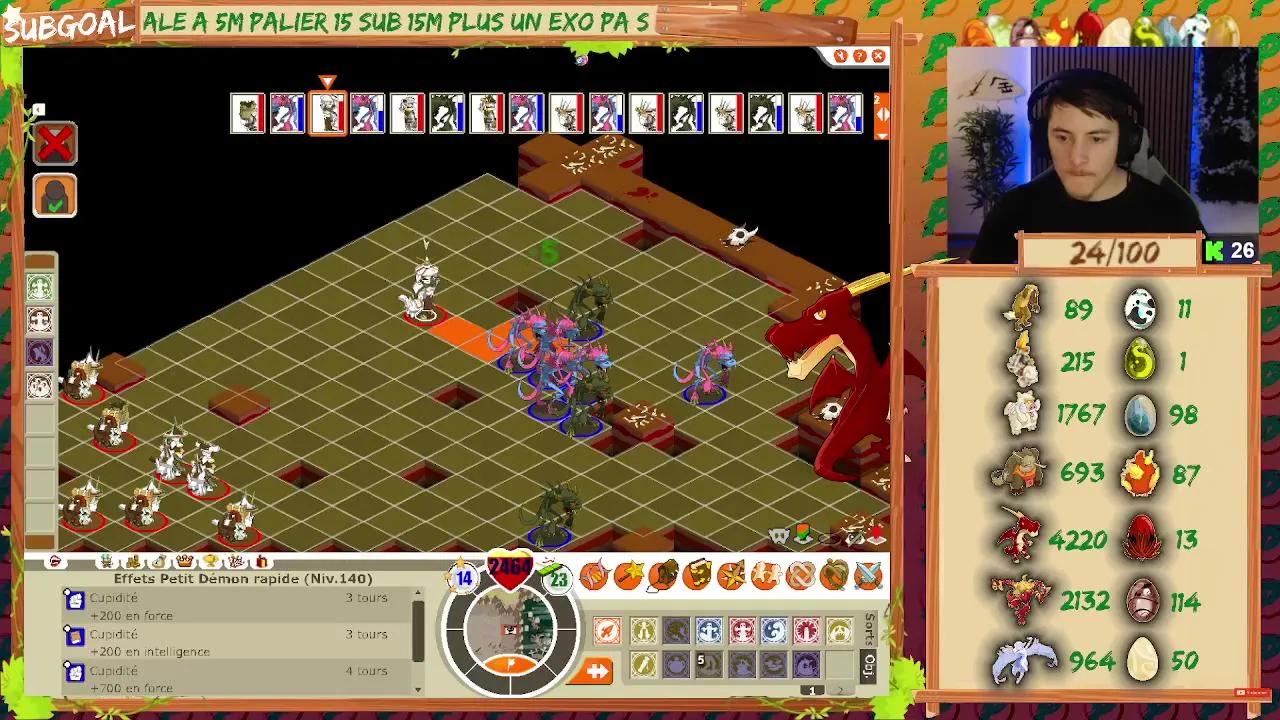The width and height of the screenshot is (1280, 720).
Task: Cast the red rocket spell in the spell bar
Action: click(x=608, y=630)
